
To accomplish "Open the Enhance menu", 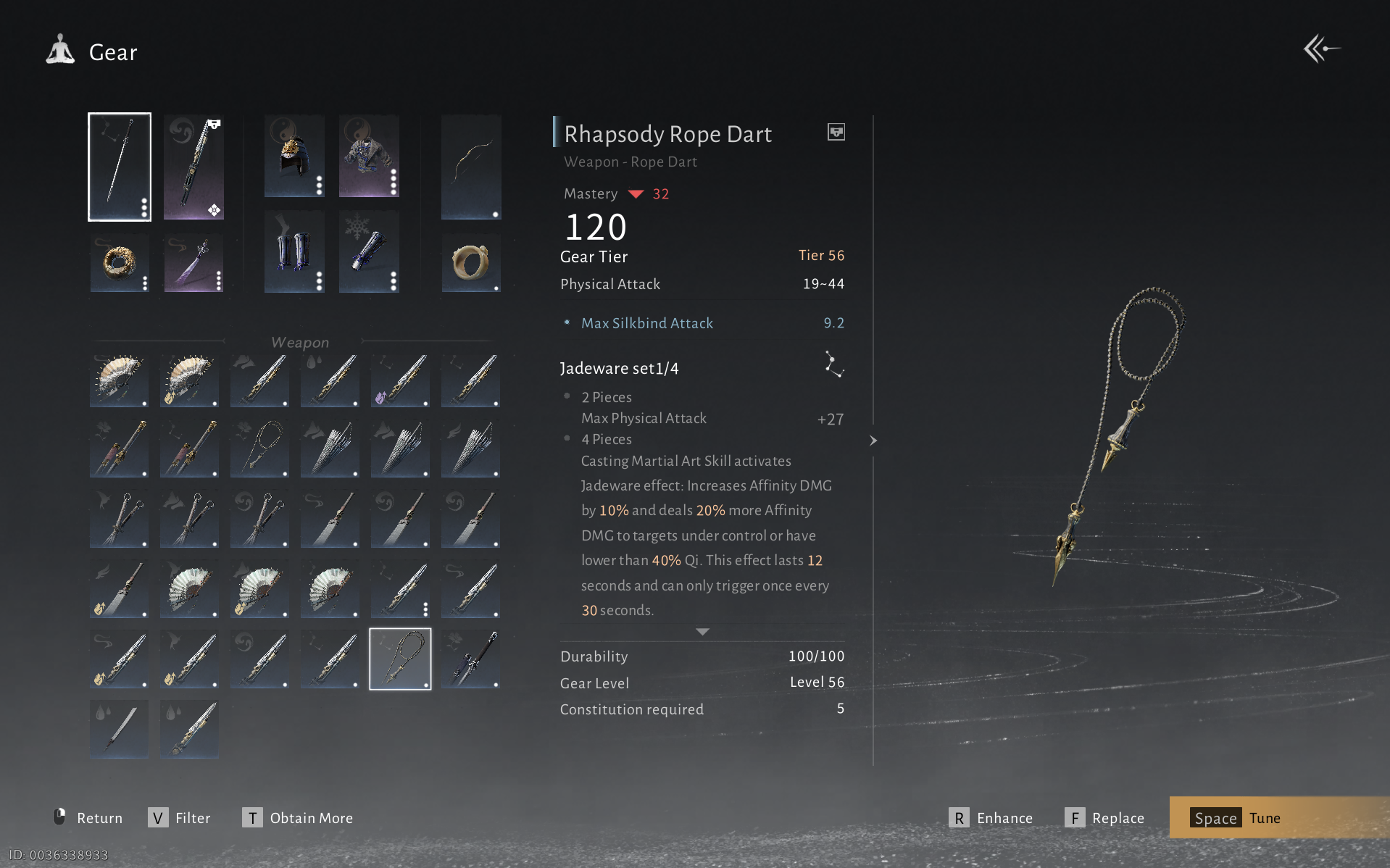I will tap(991, 818).
